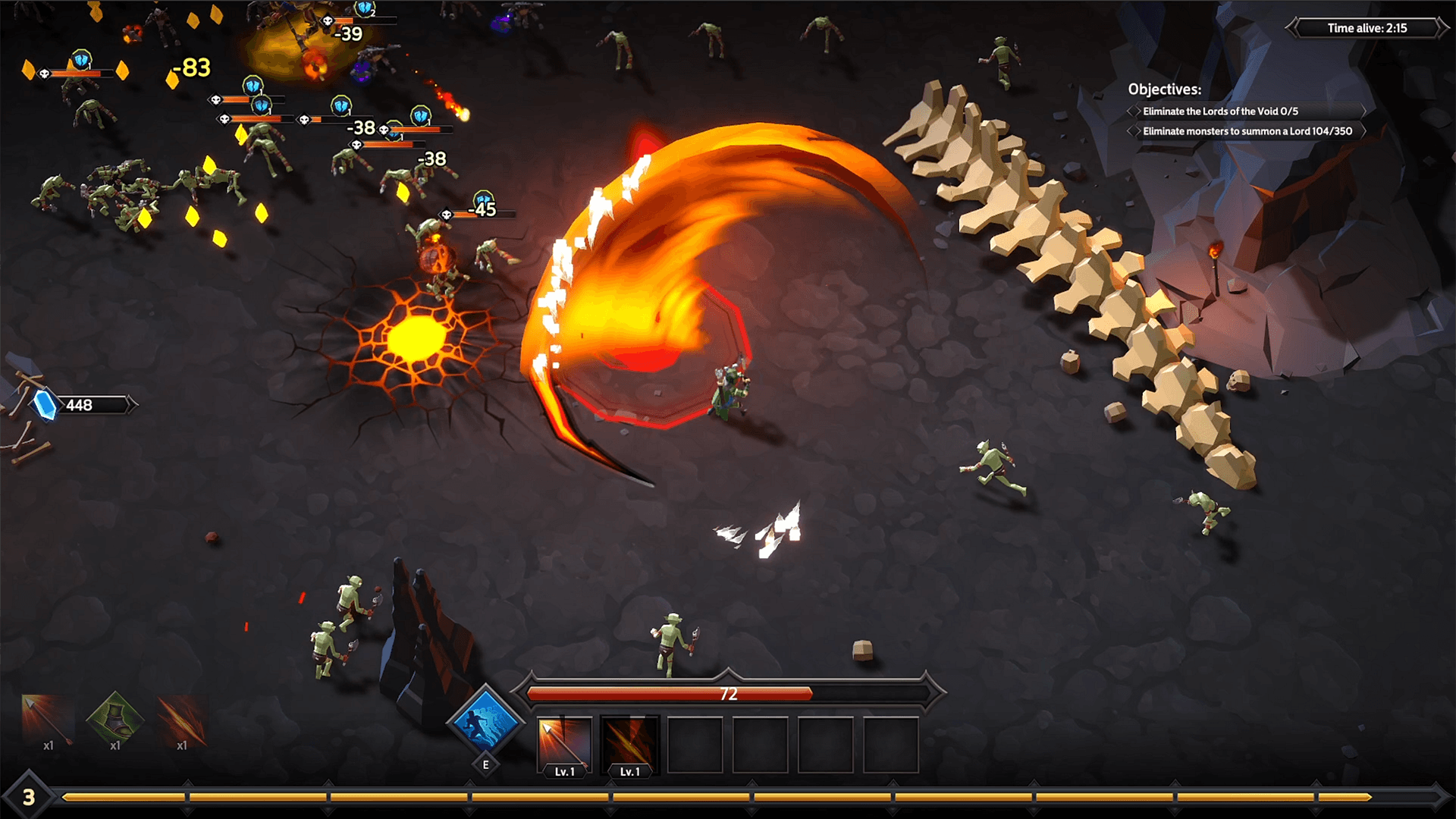Expand the Lords of the Void objective chevron

pos(1363,111)
